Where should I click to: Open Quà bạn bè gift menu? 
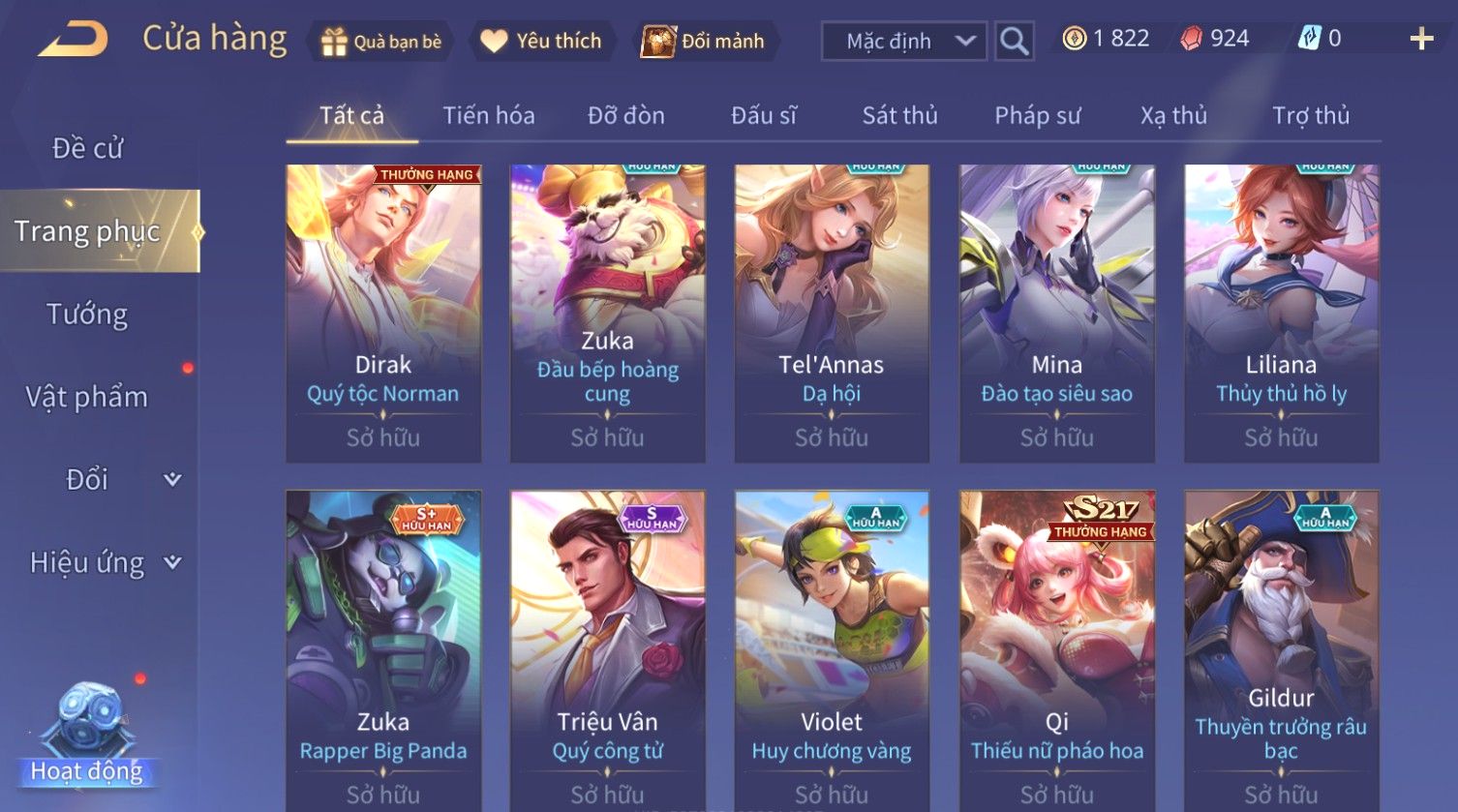(380, 42)
